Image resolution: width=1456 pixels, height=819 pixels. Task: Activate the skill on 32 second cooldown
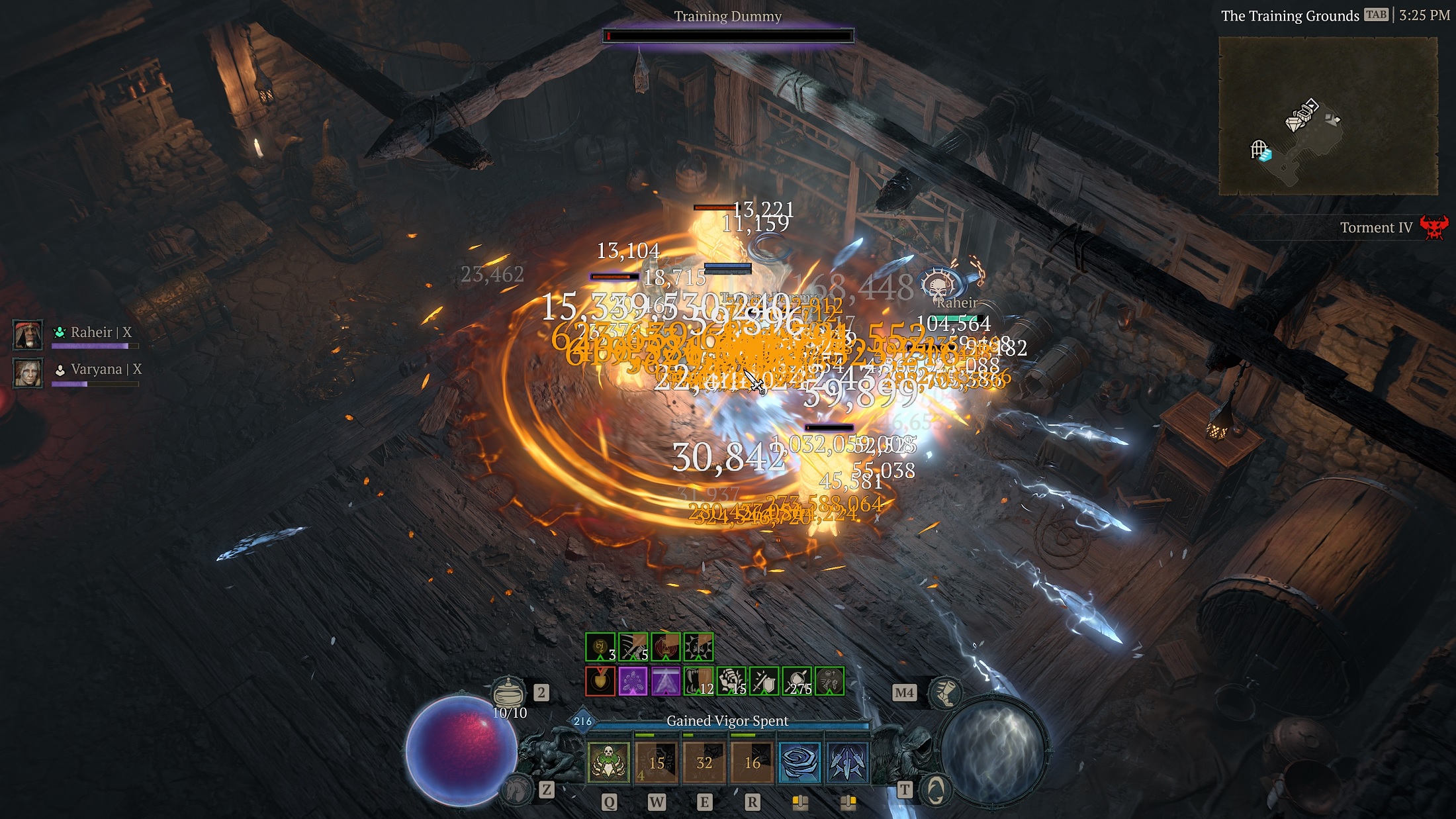(704, 762)
